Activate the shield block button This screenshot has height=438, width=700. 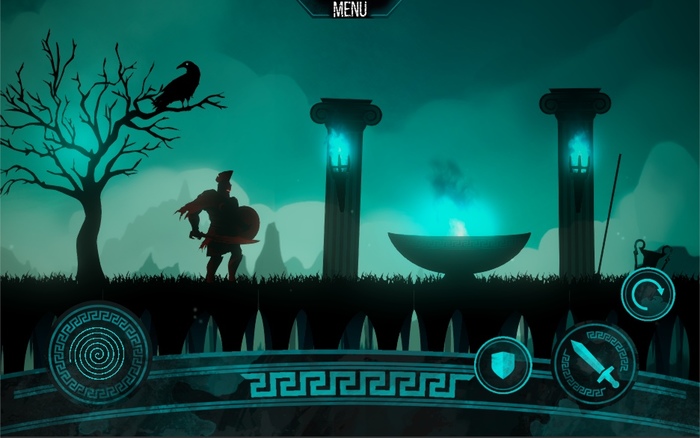[500, 365]
